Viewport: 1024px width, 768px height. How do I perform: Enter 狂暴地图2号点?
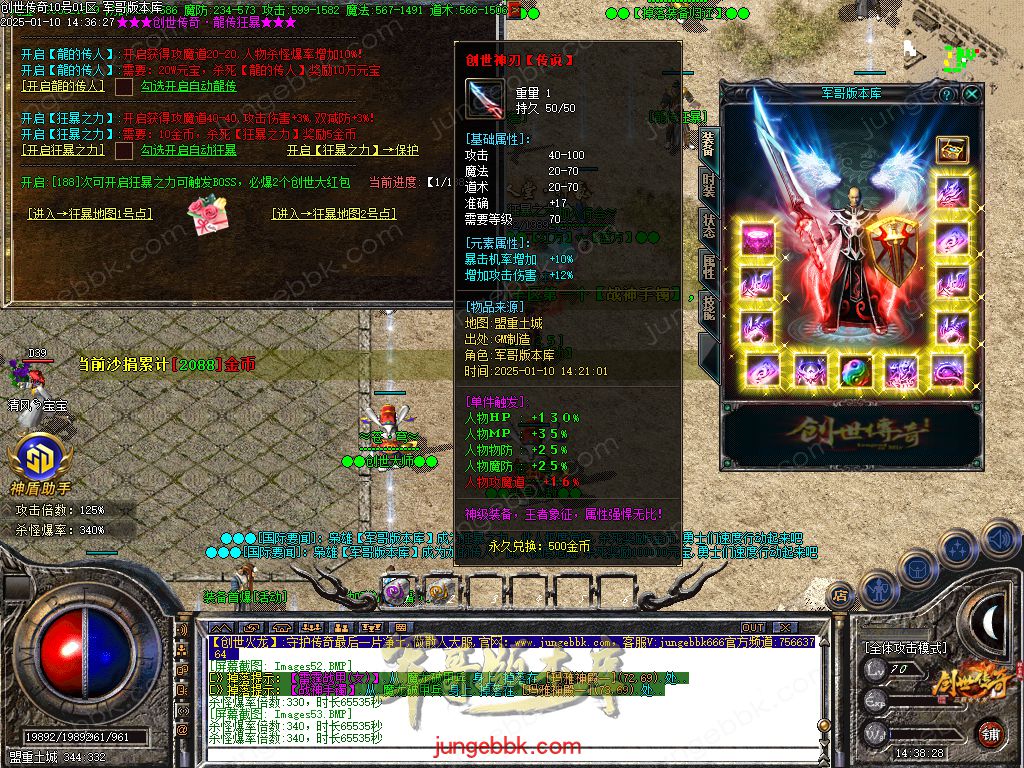334,214
